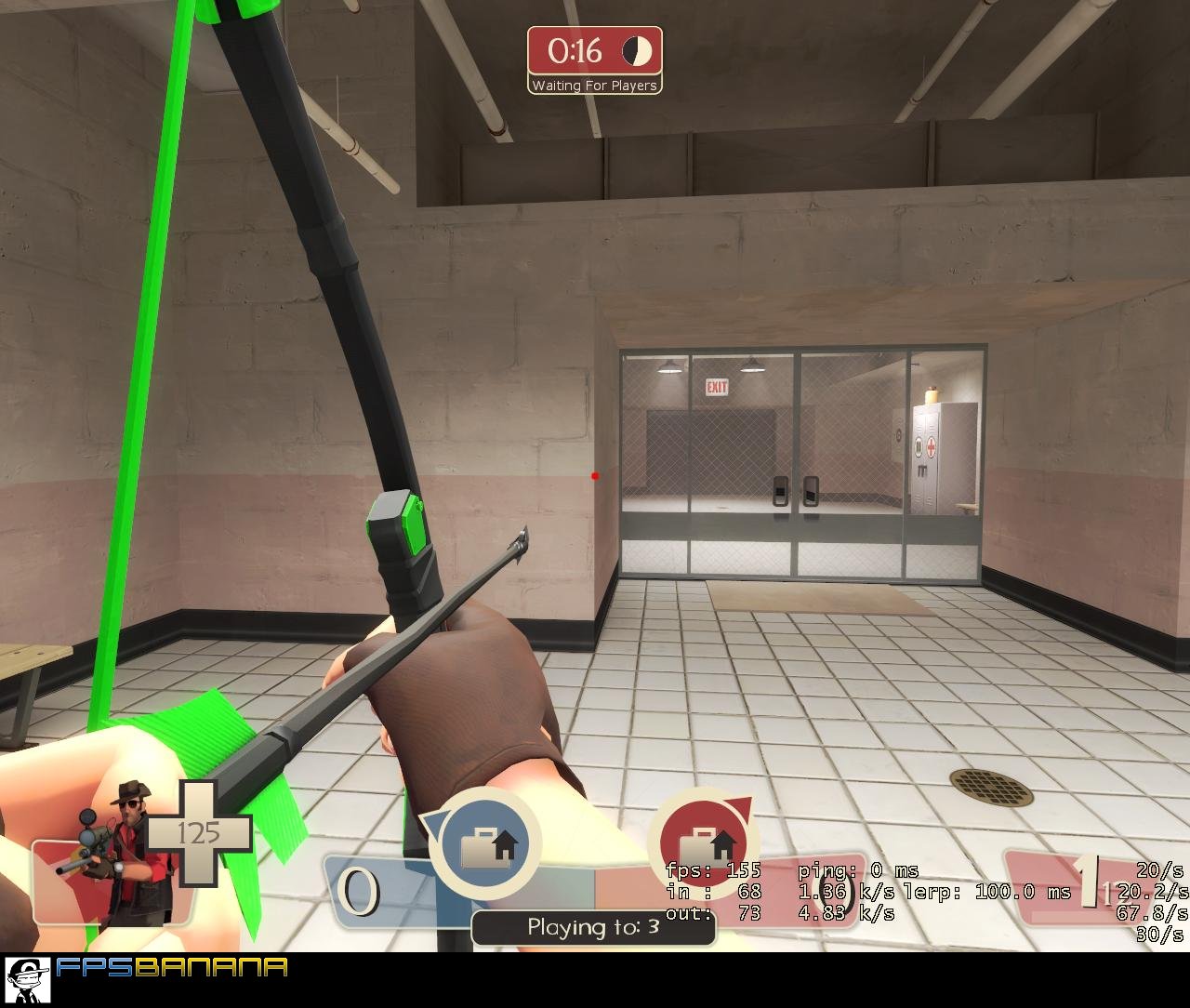Click the lerp value of 100.0 ms

click(x=1007, y=893)
